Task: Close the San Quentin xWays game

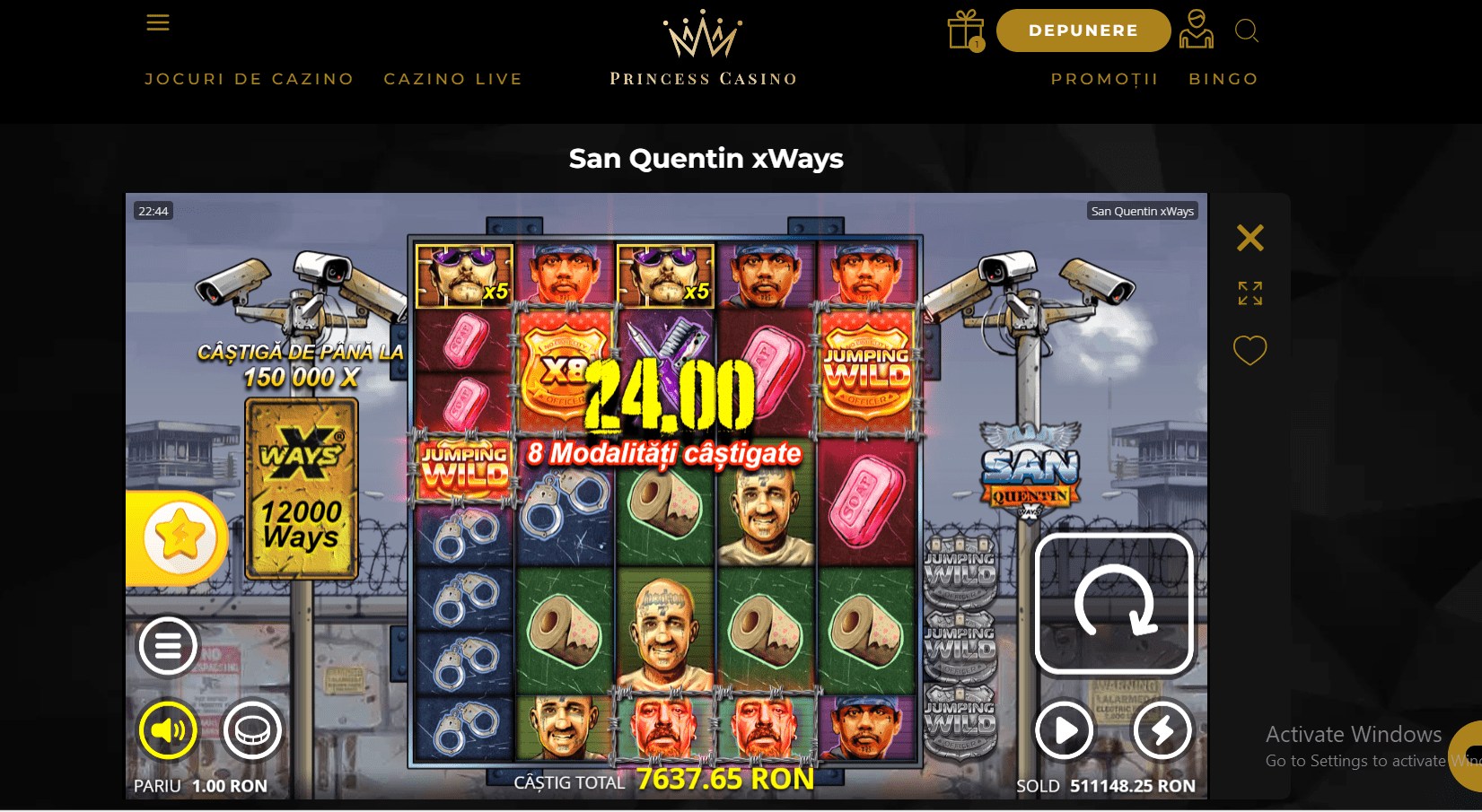Action: click(1250, 238)
